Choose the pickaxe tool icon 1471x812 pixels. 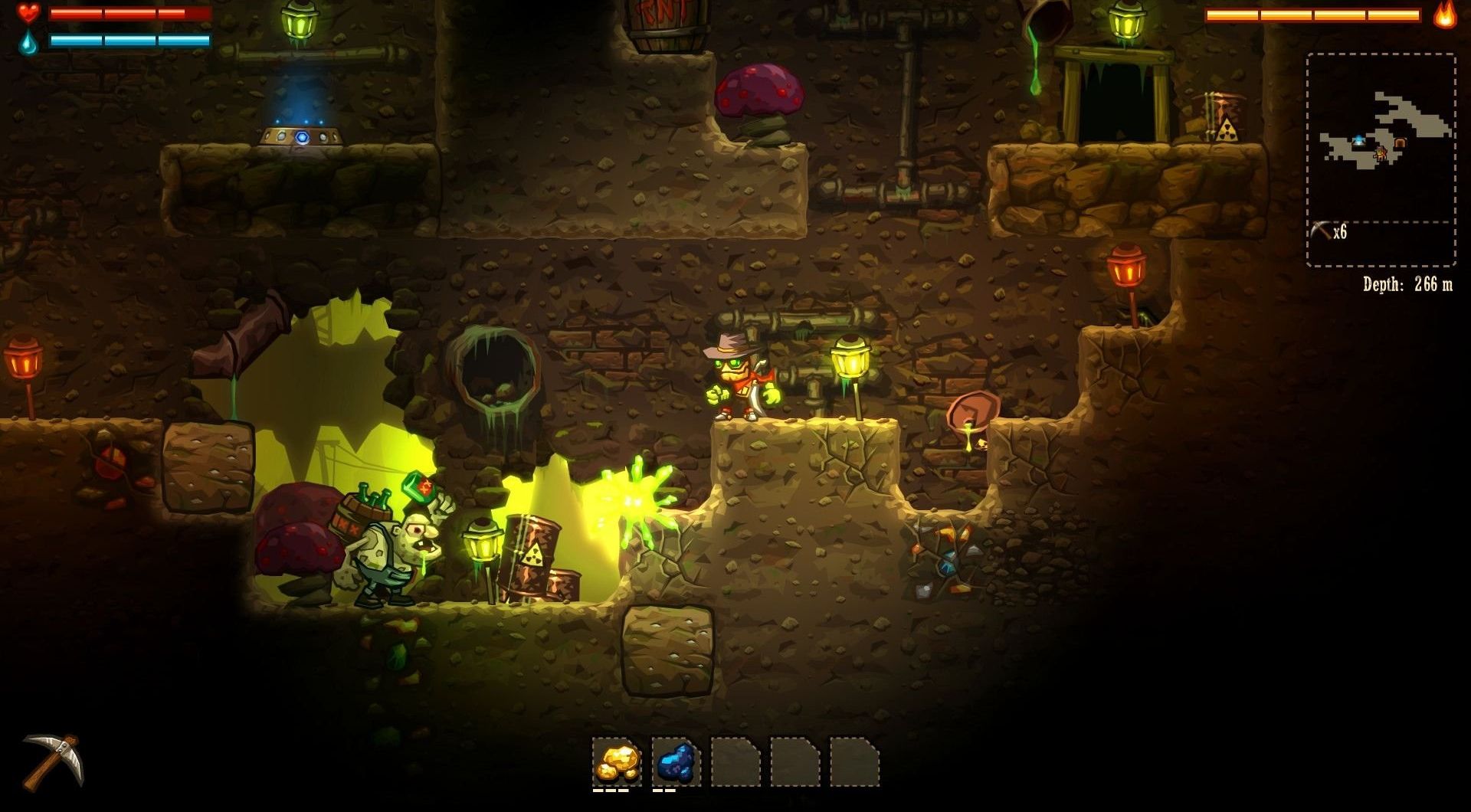52,761
